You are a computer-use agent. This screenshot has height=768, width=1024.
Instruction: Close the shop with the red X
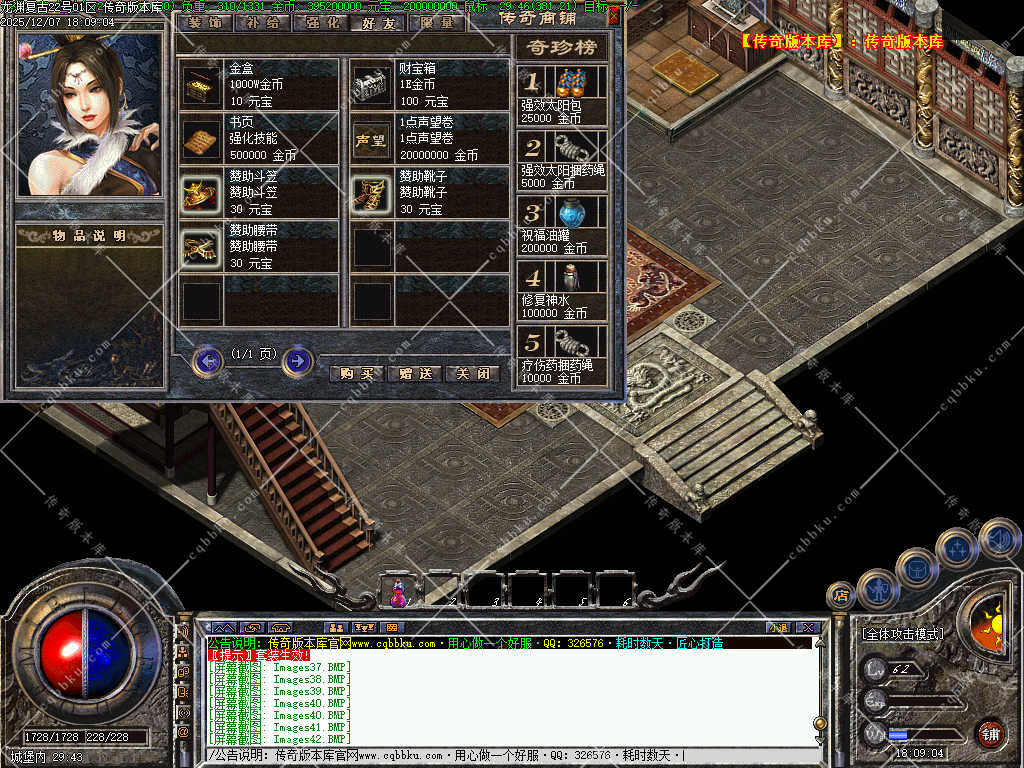pos(613,15)
